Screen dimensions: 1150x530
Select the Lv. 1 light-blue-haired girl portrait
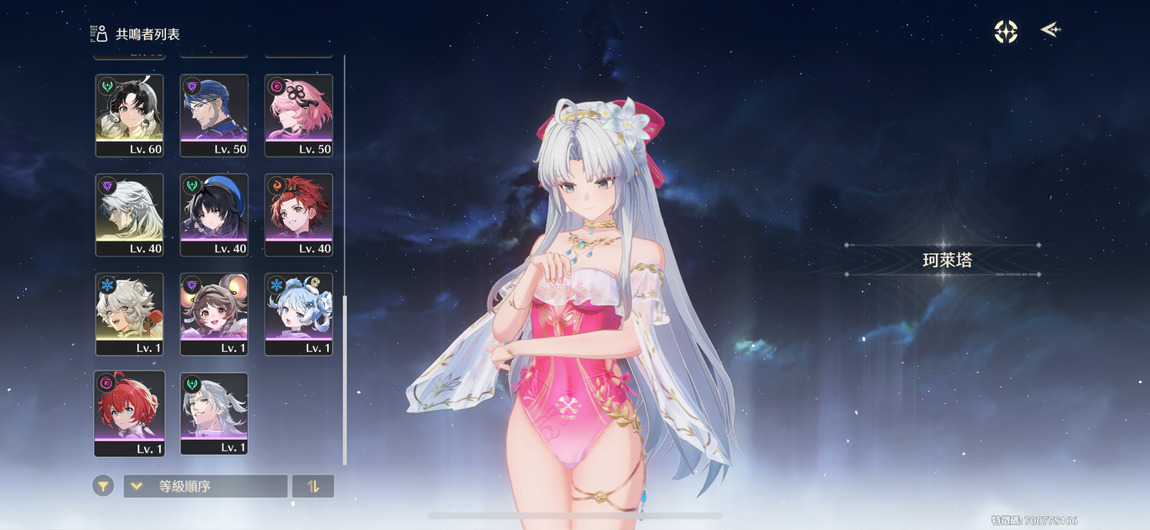[299, 313]
